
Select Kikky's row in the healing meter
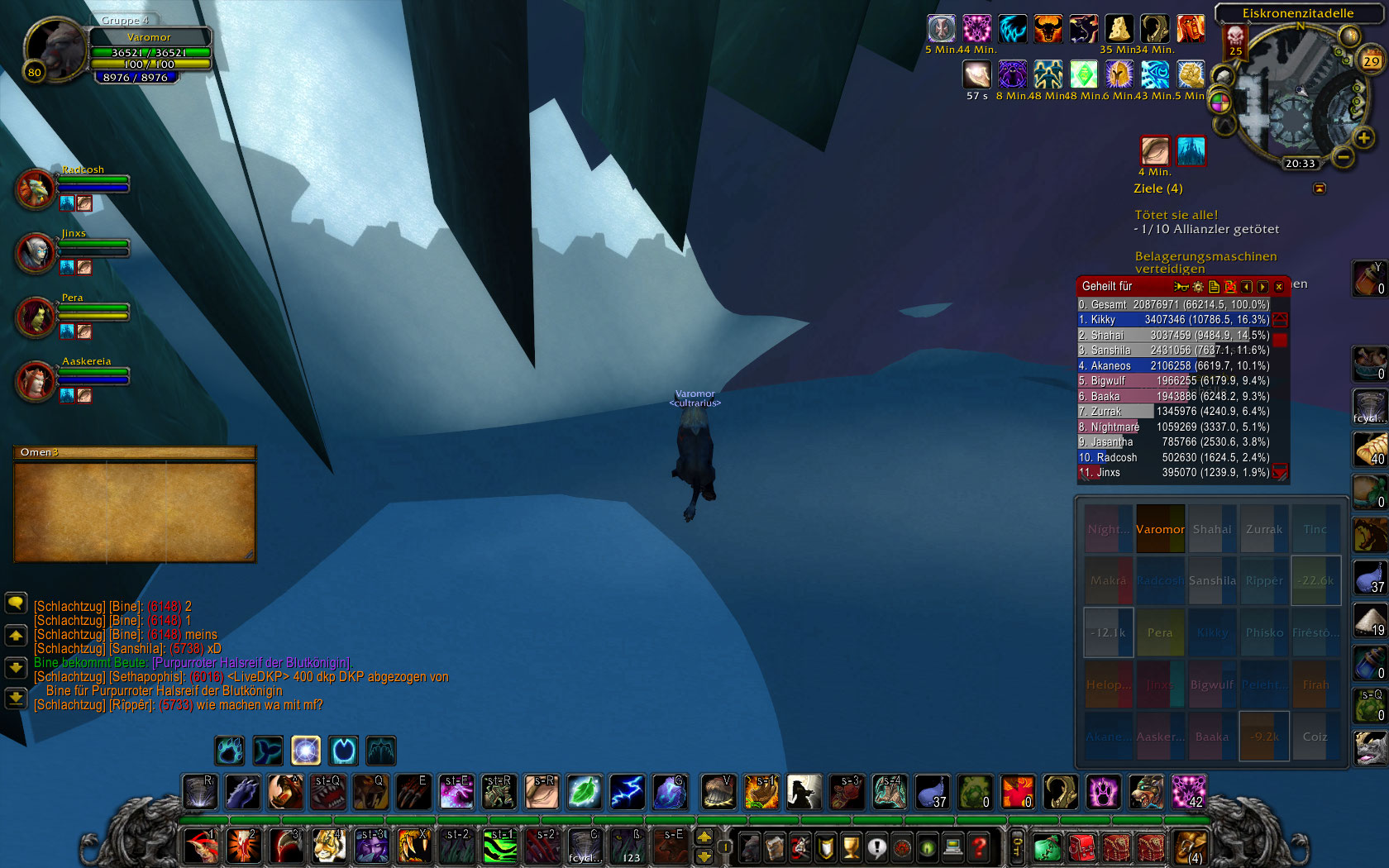click(x=1174, y=320)
